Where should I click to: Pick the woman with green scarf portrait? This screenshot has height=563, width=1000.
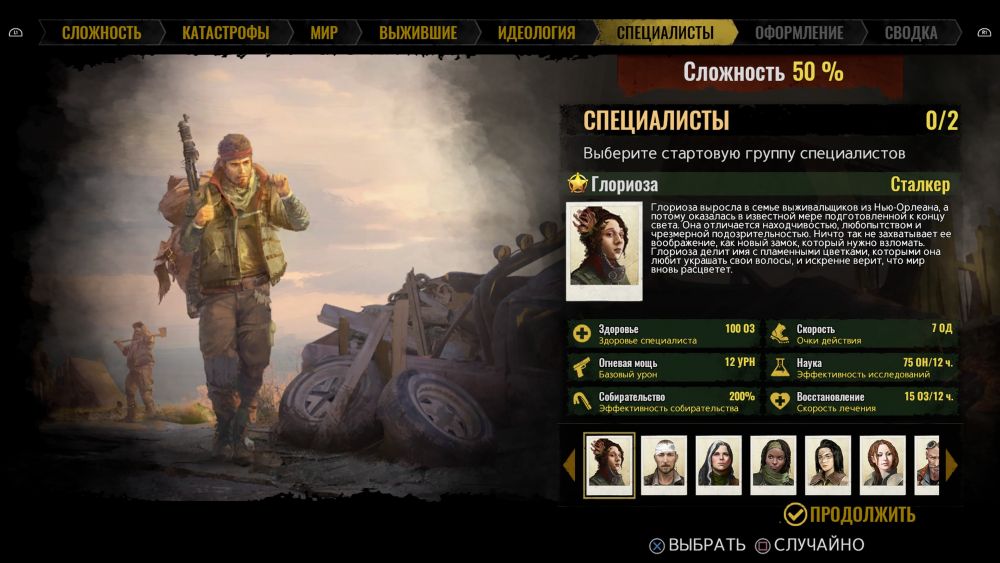tap(773, 465)
